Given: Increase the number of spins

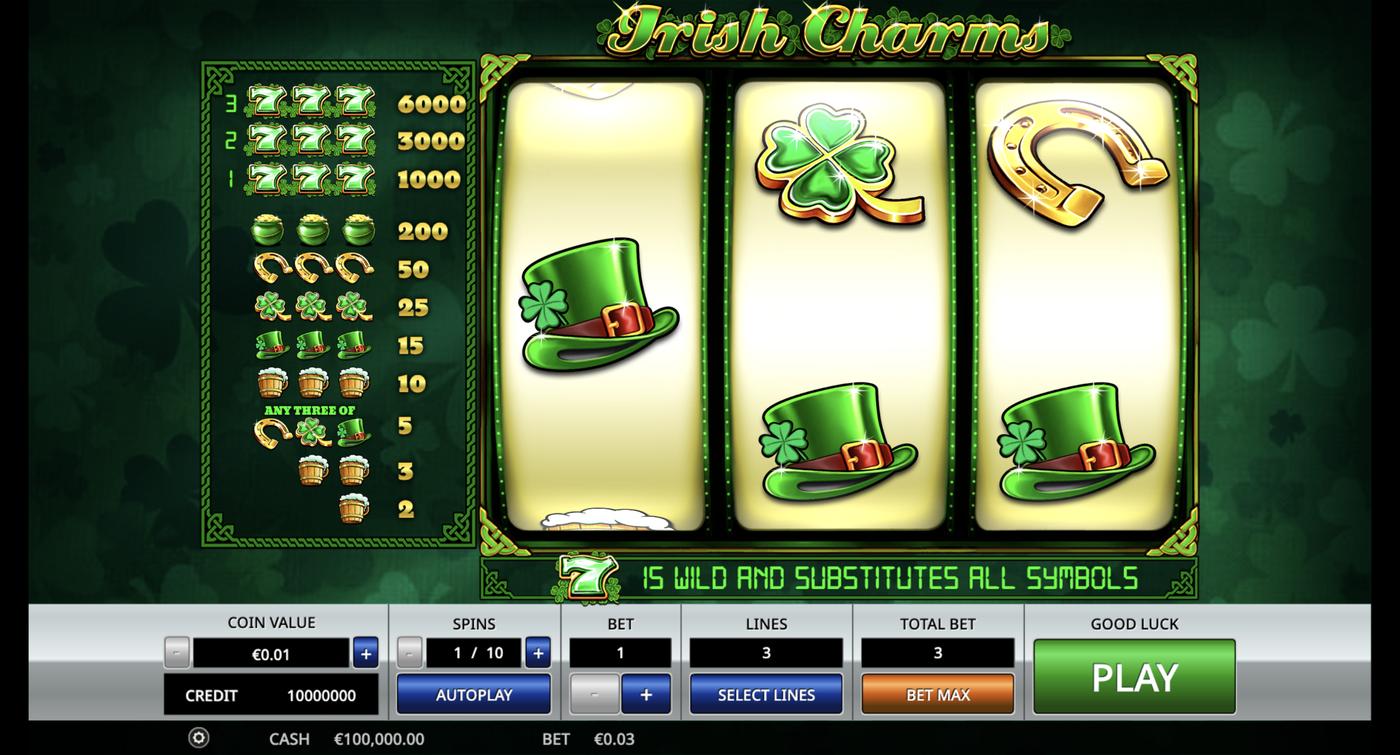Looking at the screenshot, I should click(x=537, y=652).
